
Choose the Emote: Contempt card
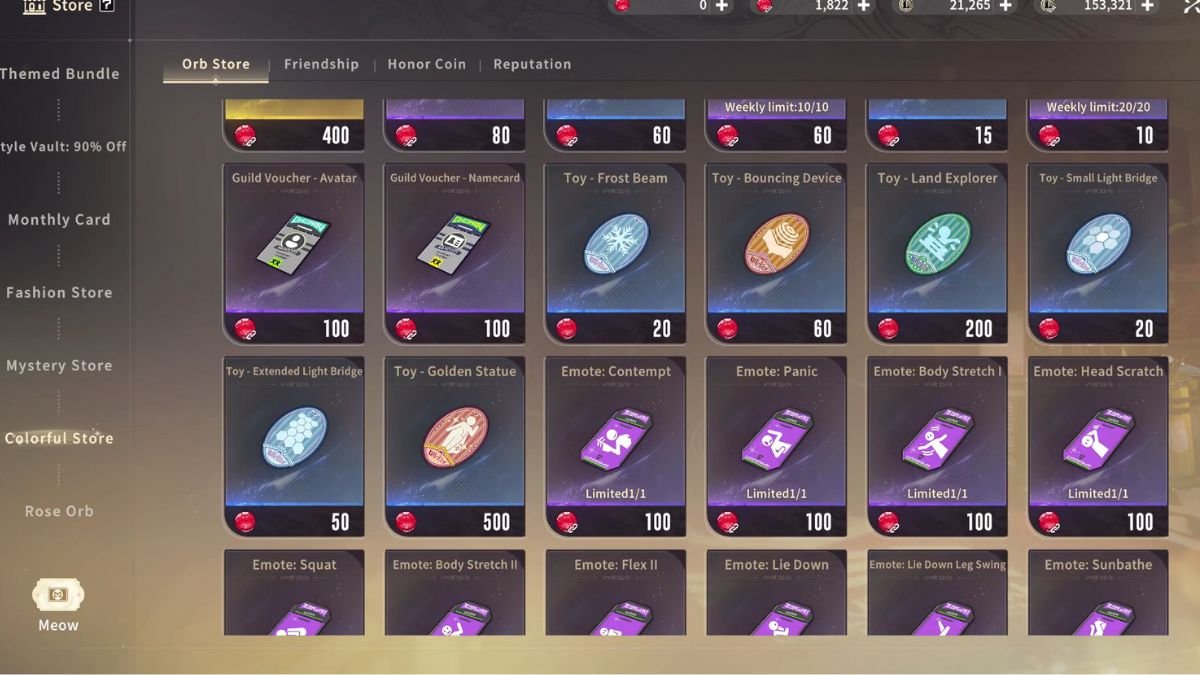click(x=615, y=447)
